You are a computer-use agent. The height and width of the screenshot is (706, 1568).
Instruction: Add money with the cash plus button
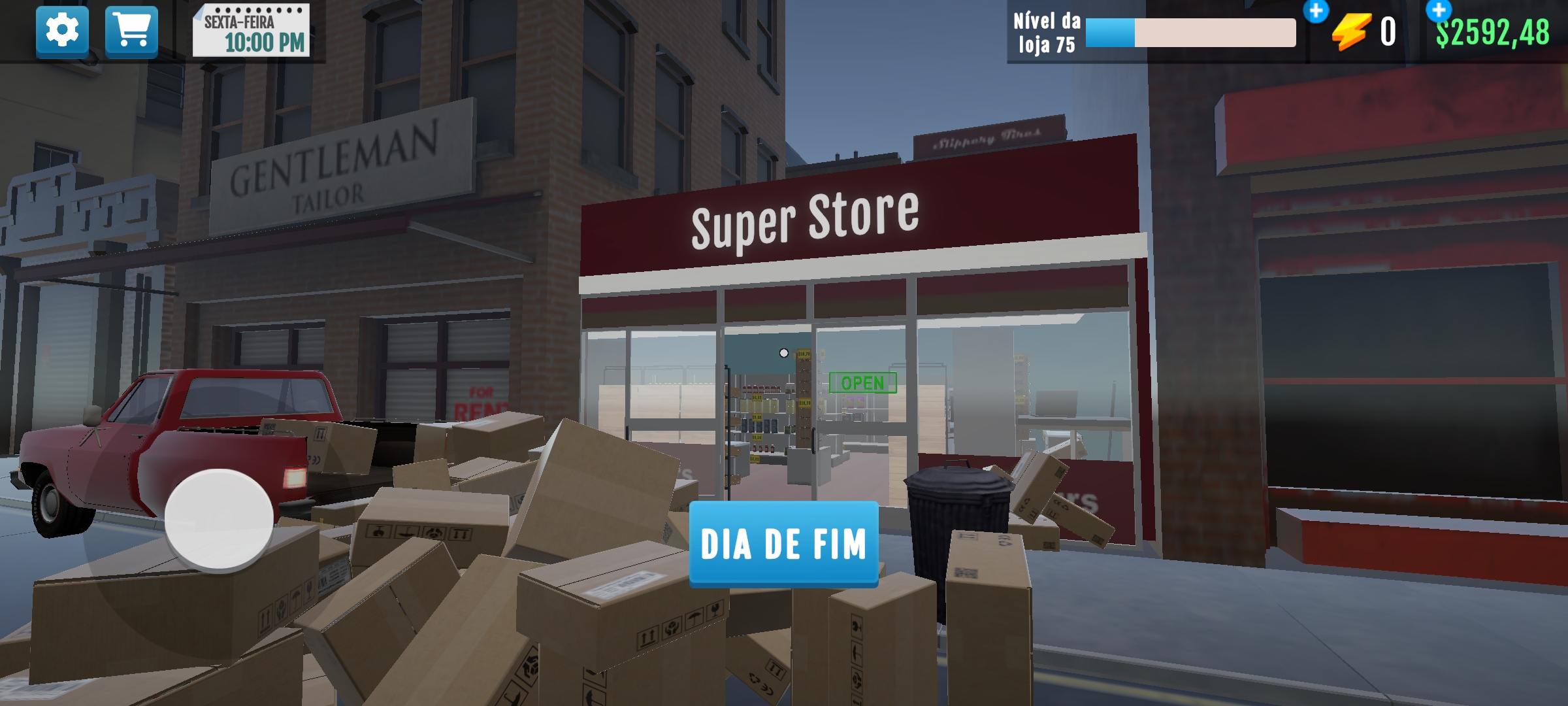pyautogui.click(x=1438, y=10)
